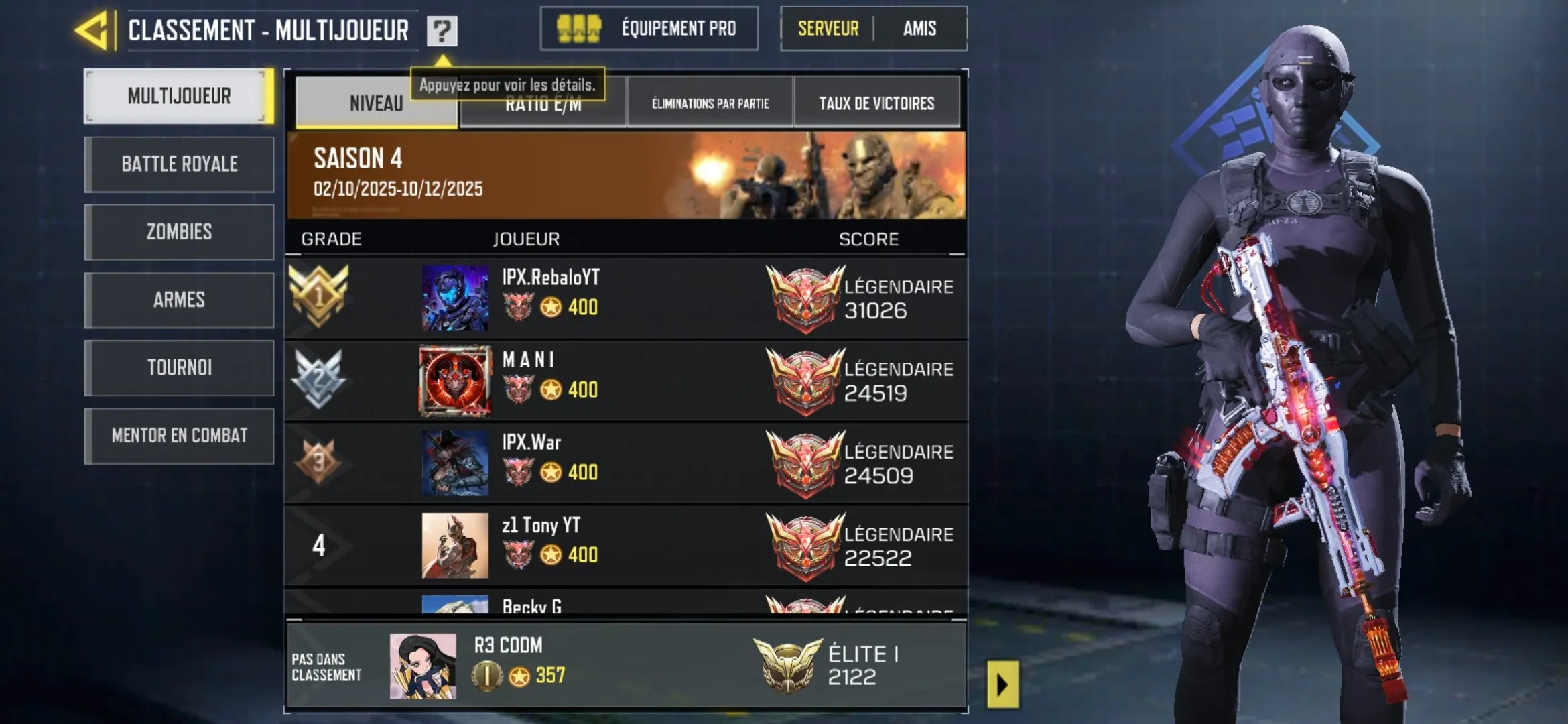The width and height of the screenshot is (1568, 724).
Task: Switch to the Serveur leaderboard view
Action: [x=828, y=29]
